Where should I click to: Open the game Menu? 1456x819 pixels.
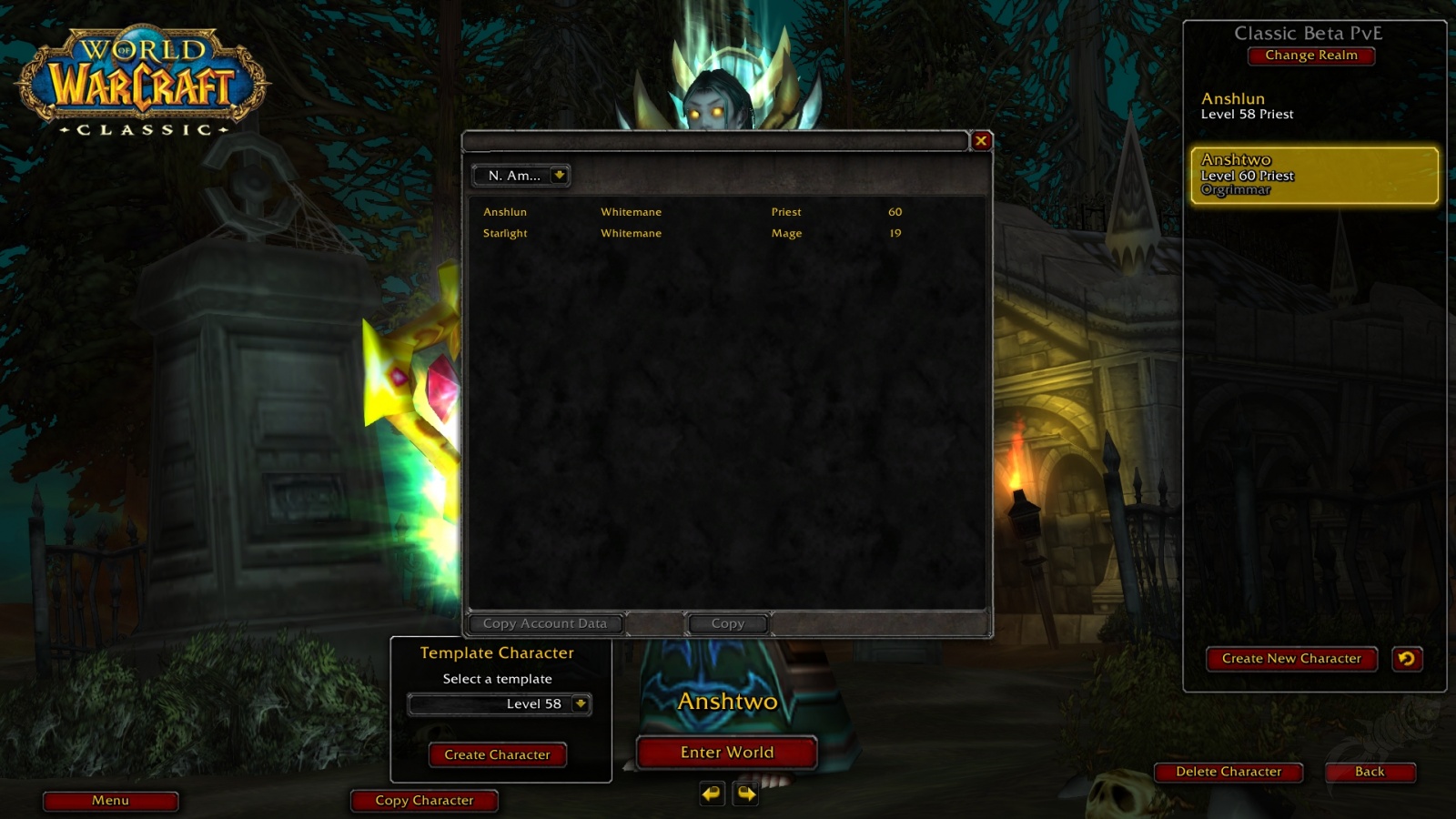(x=110, y=801)
